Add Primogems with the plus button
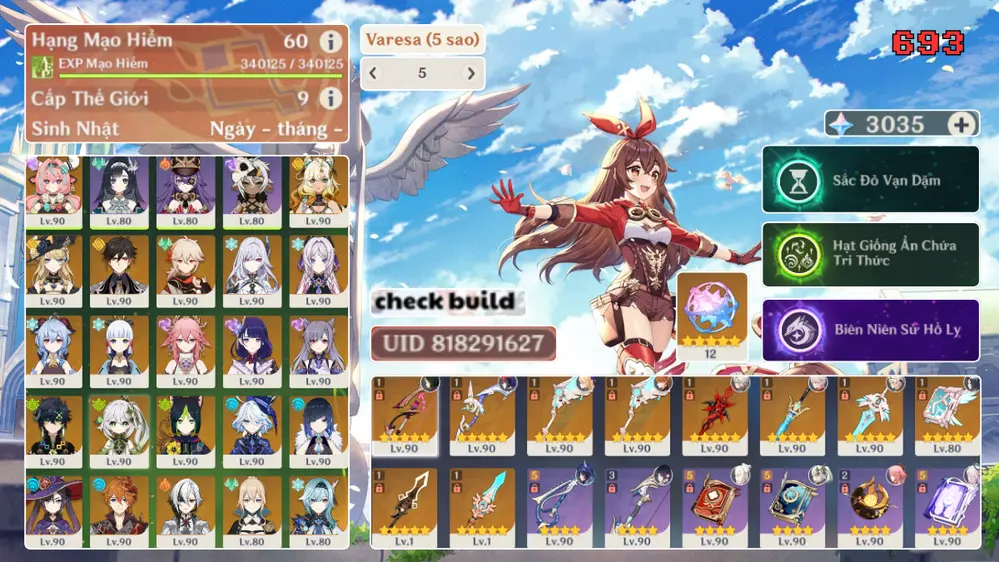Image resolution: width=999 pixels, height=562 pixels. 962,124
